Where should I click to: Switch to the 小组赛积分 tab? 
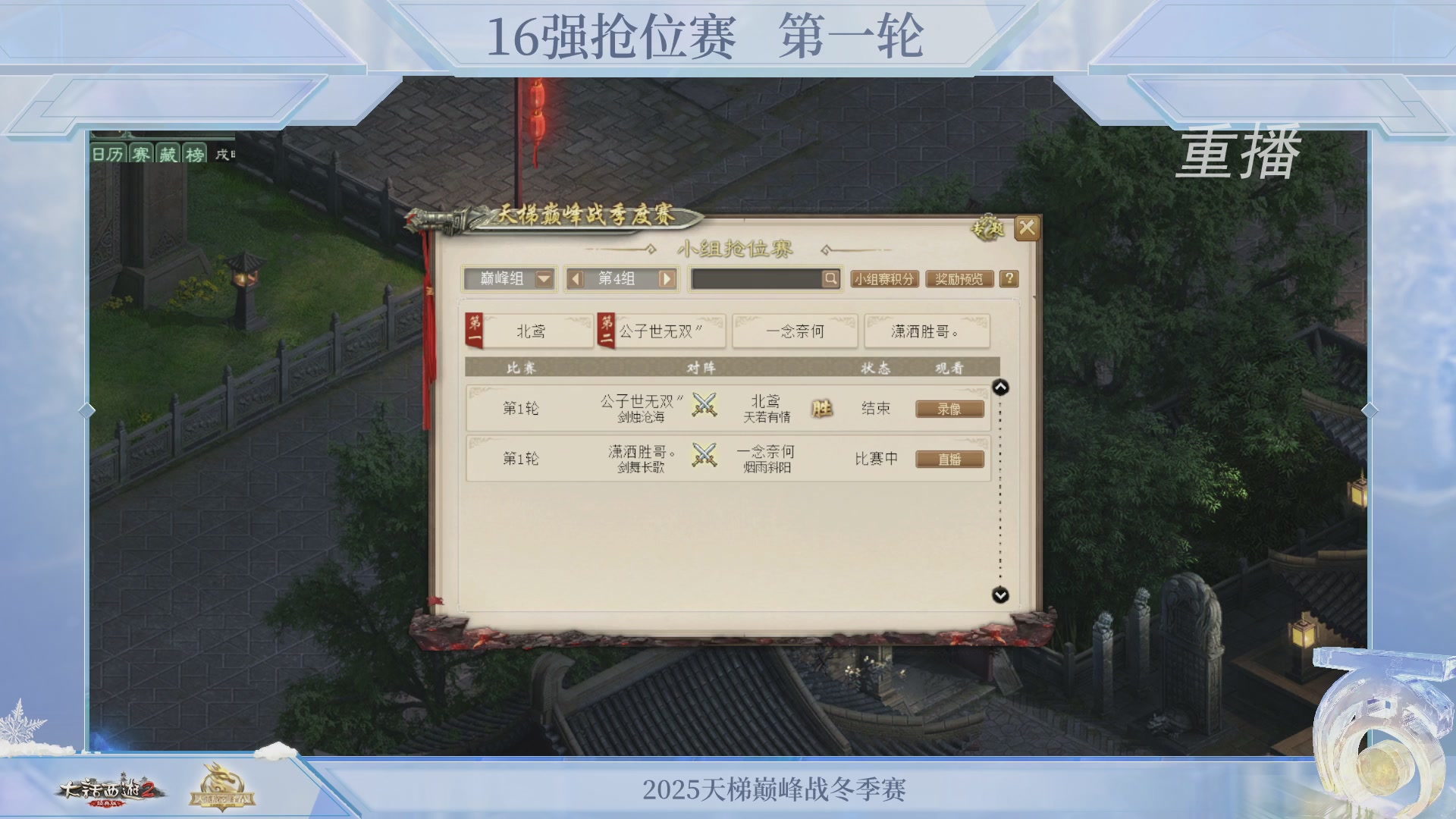885,279
